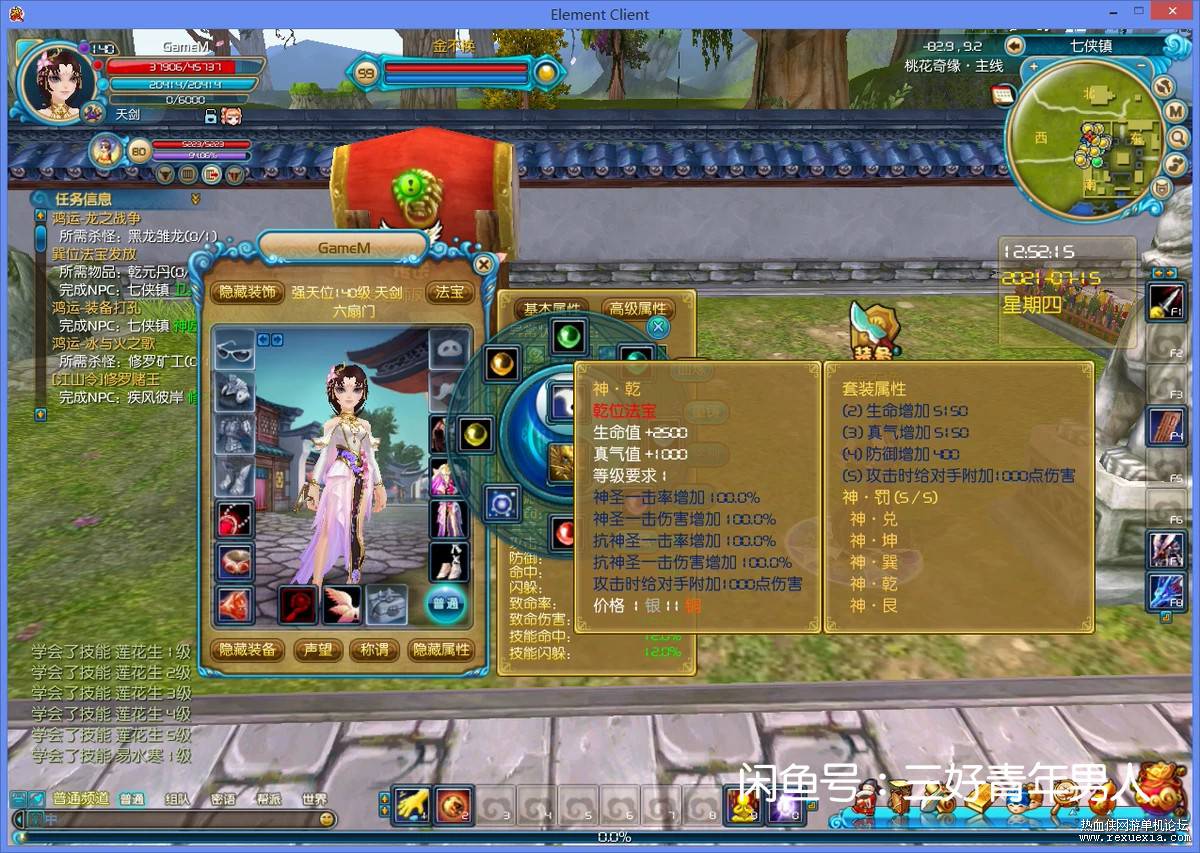This screenshot has height=853, width=1200.
Task: Open the 声望 reputation button
Action: 318,649
